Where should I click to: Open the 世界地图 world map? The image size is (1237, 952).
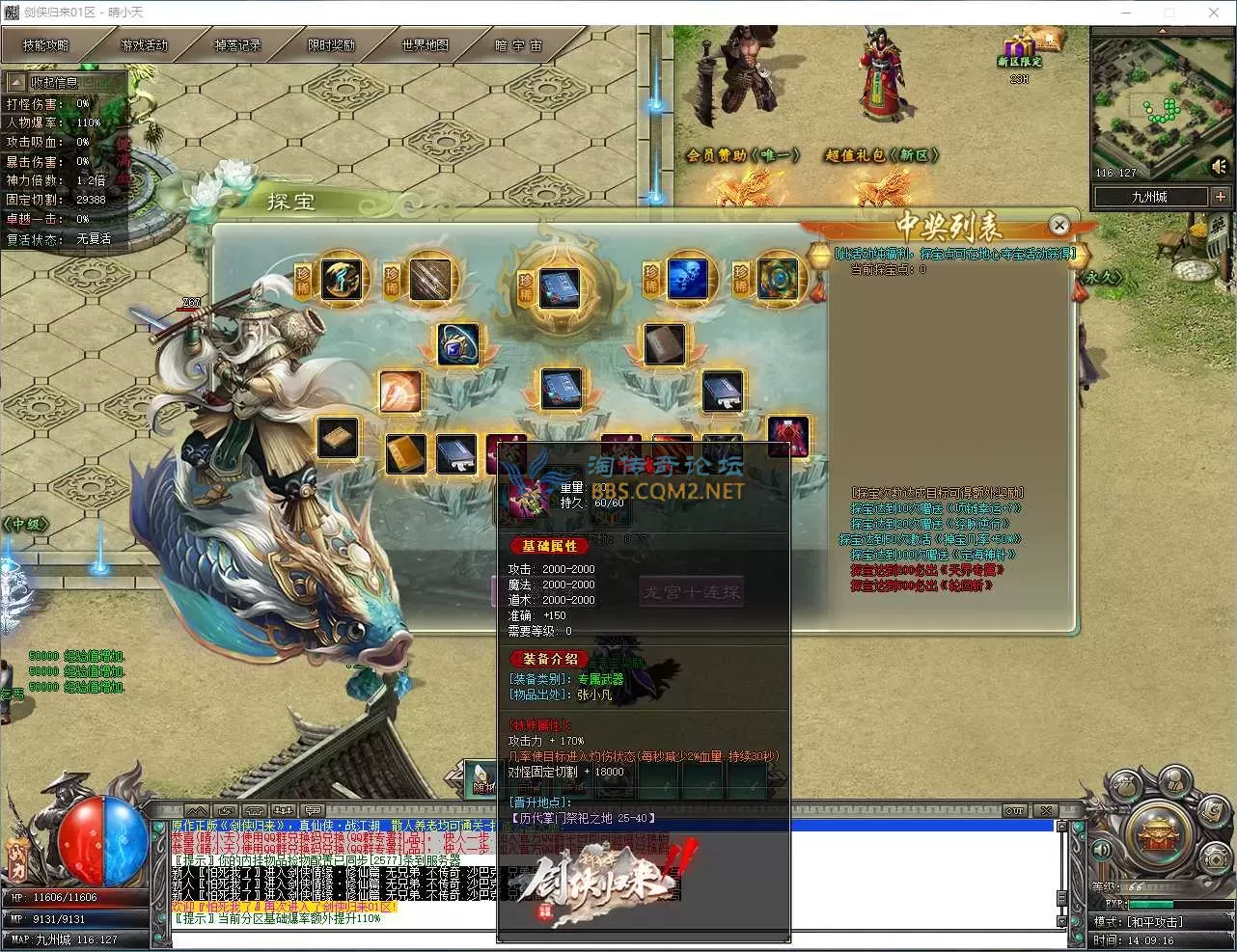click(x=425, y=45)
